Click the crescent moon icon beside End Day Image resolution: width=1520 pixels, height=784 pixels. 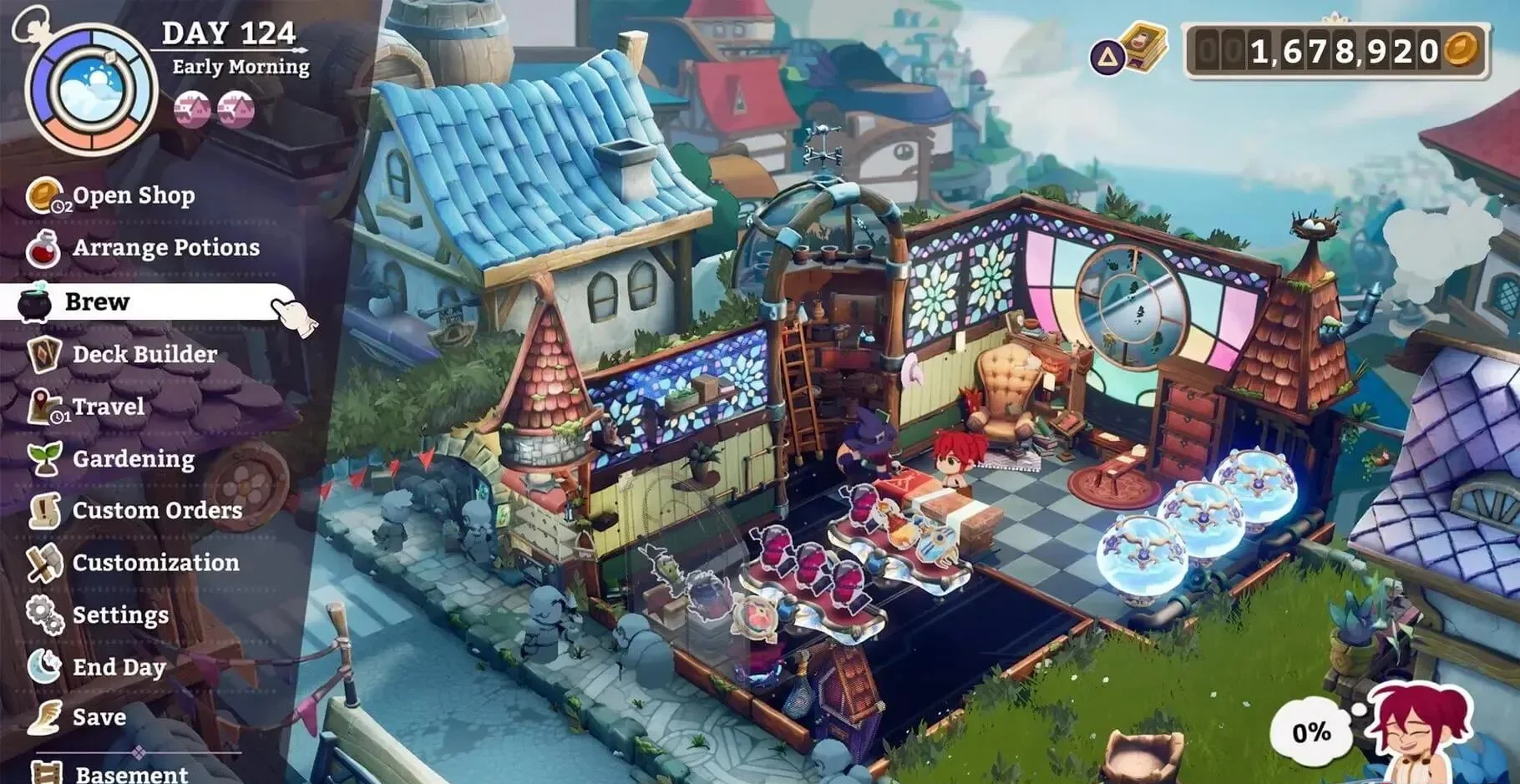(x=46, y=666)
